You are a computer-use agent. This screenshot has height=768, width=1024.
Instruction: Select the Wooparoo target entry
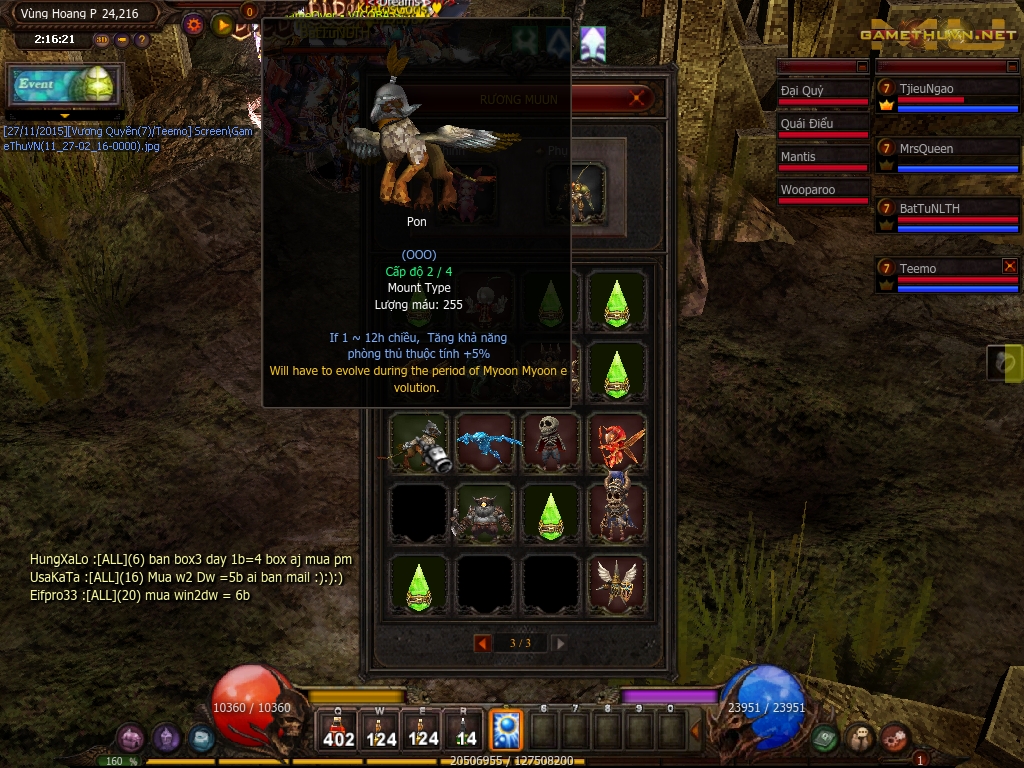coord(823,190)
